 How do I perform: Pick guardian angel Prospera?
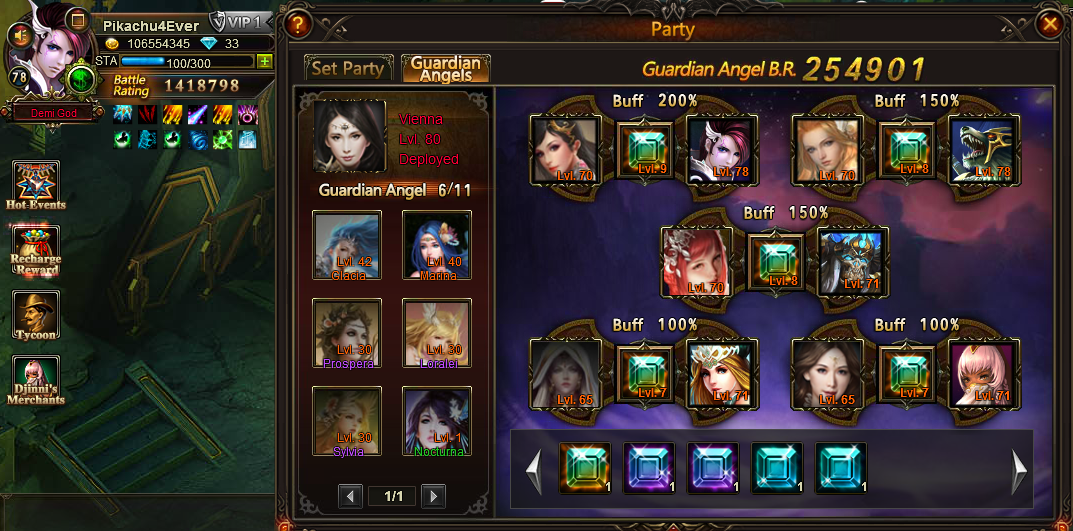click(x=346, y=333)
